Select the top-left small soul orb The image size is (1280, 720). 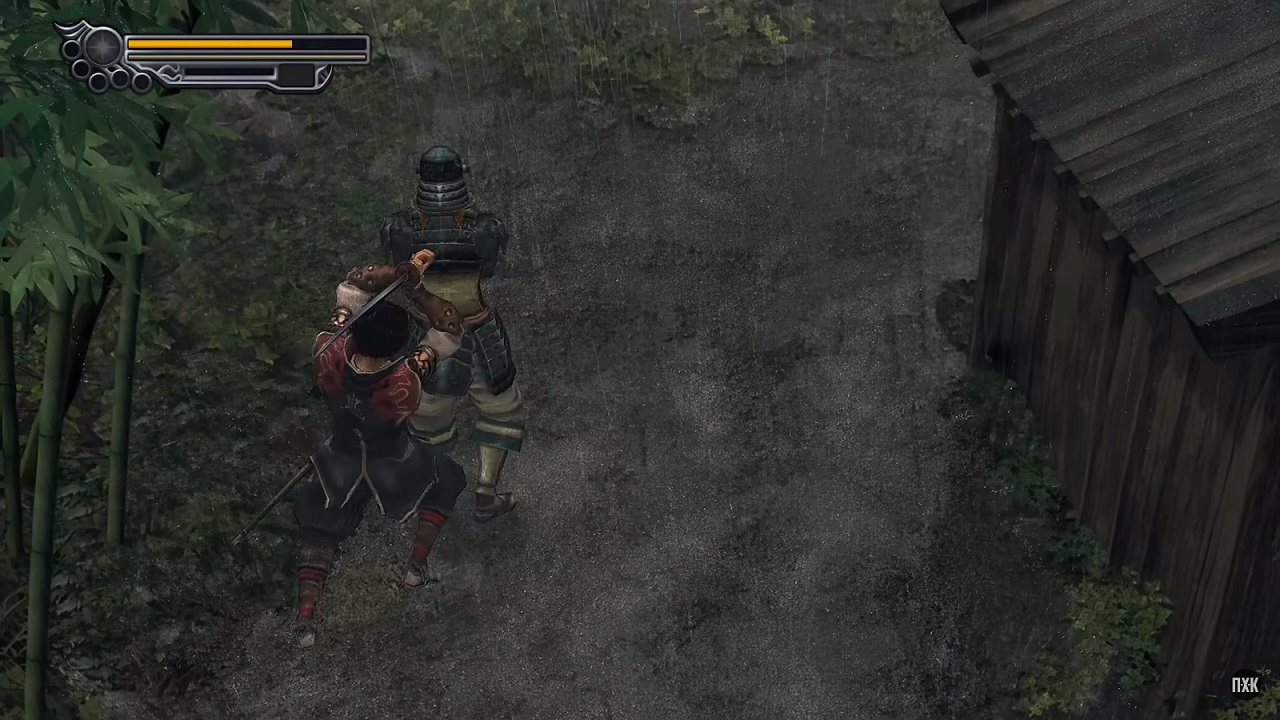(71, 50)
